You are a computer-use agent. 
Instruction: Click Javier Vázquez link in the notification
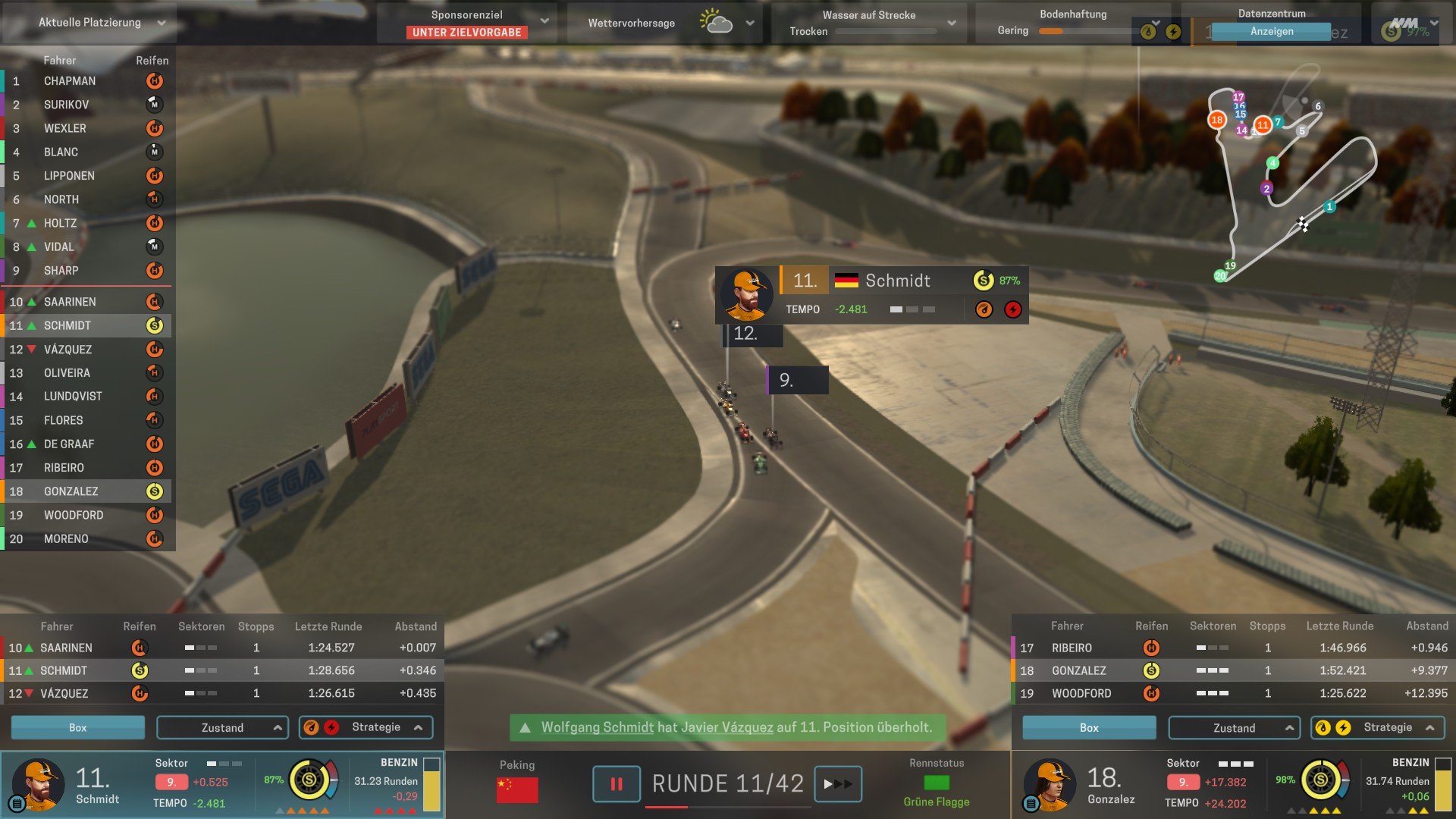(726, 727)
